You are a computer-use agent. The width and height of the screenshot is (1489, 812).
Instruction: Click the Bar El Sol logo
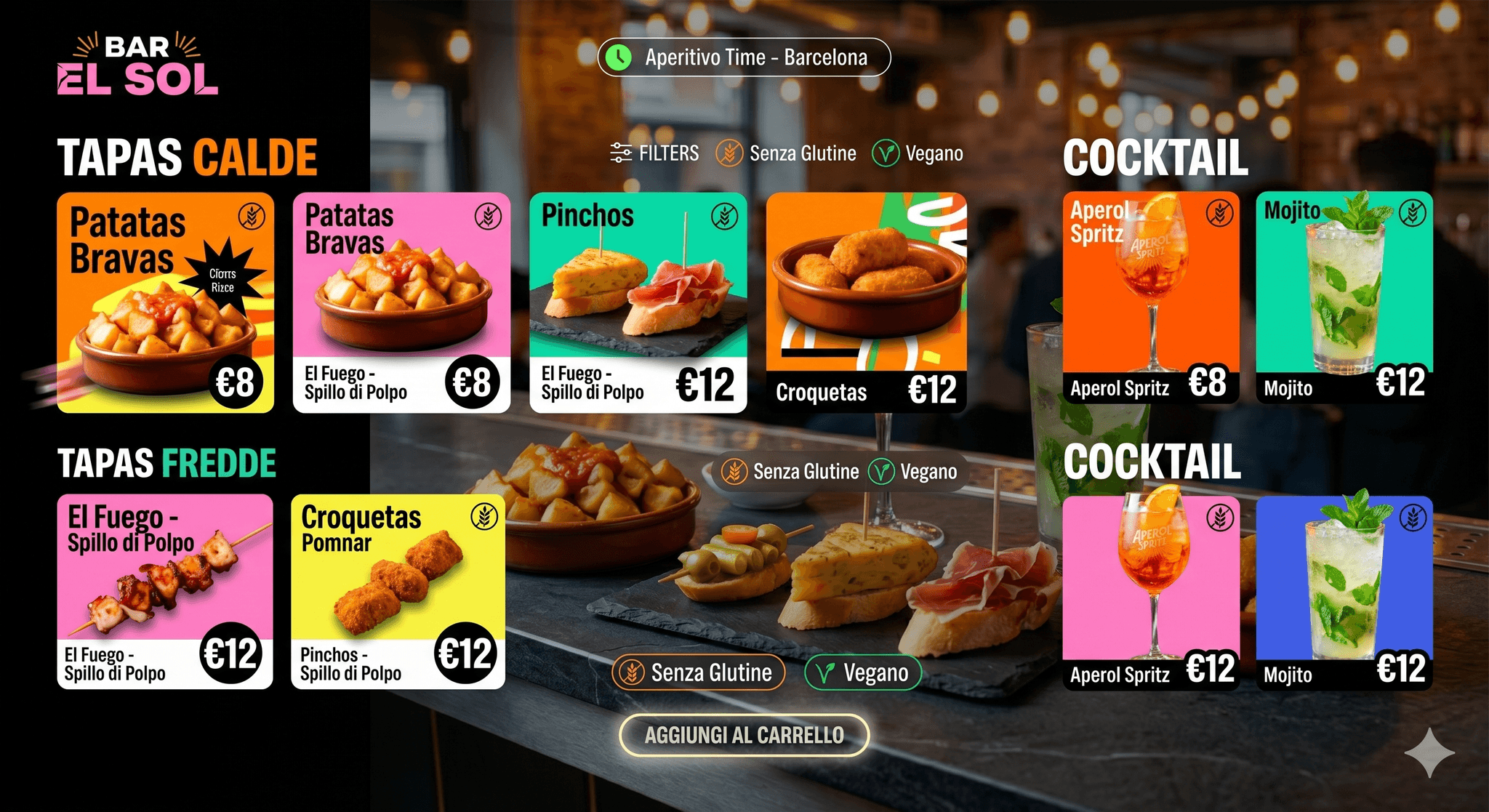(x=135, y=65)
